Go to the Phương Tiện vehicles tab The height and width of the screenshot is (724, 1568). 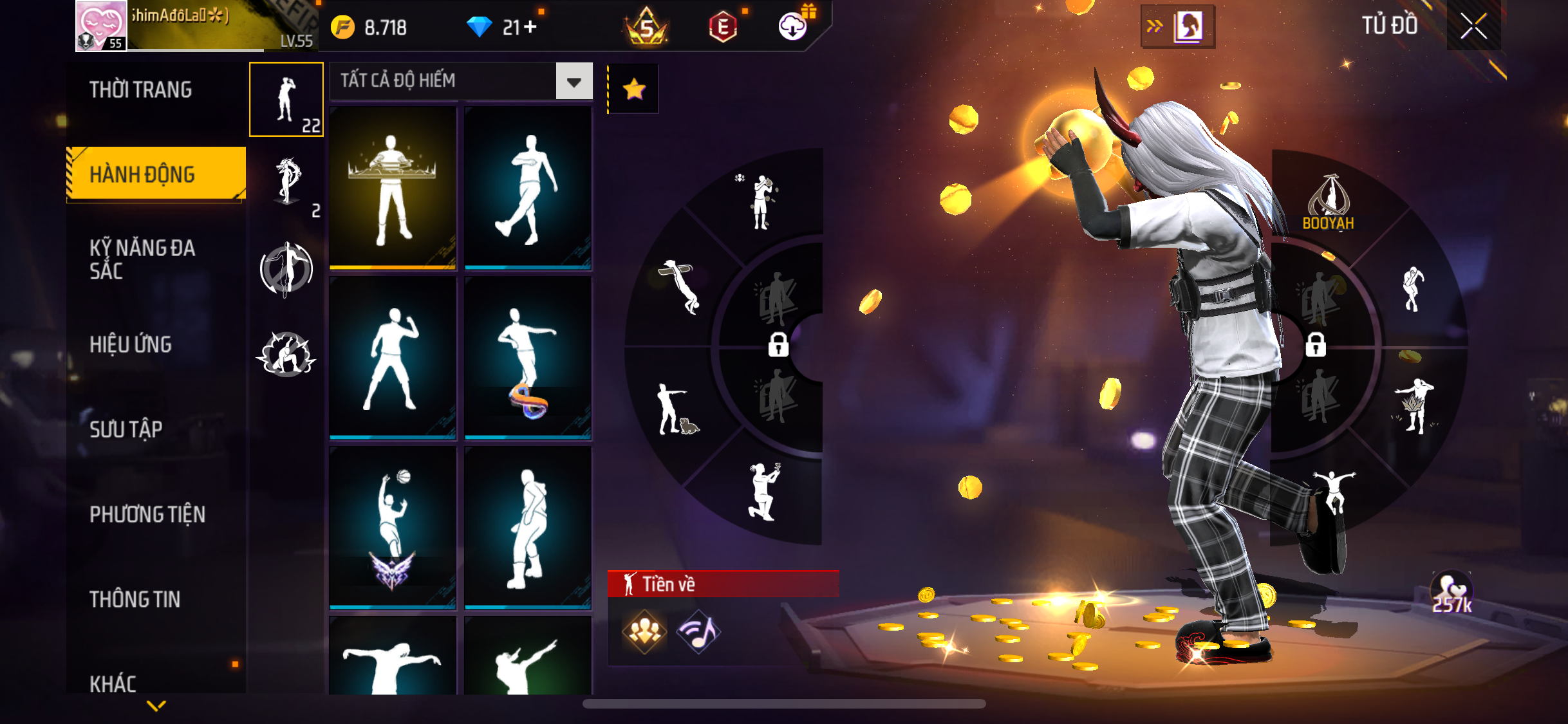(x=147, y=514)
